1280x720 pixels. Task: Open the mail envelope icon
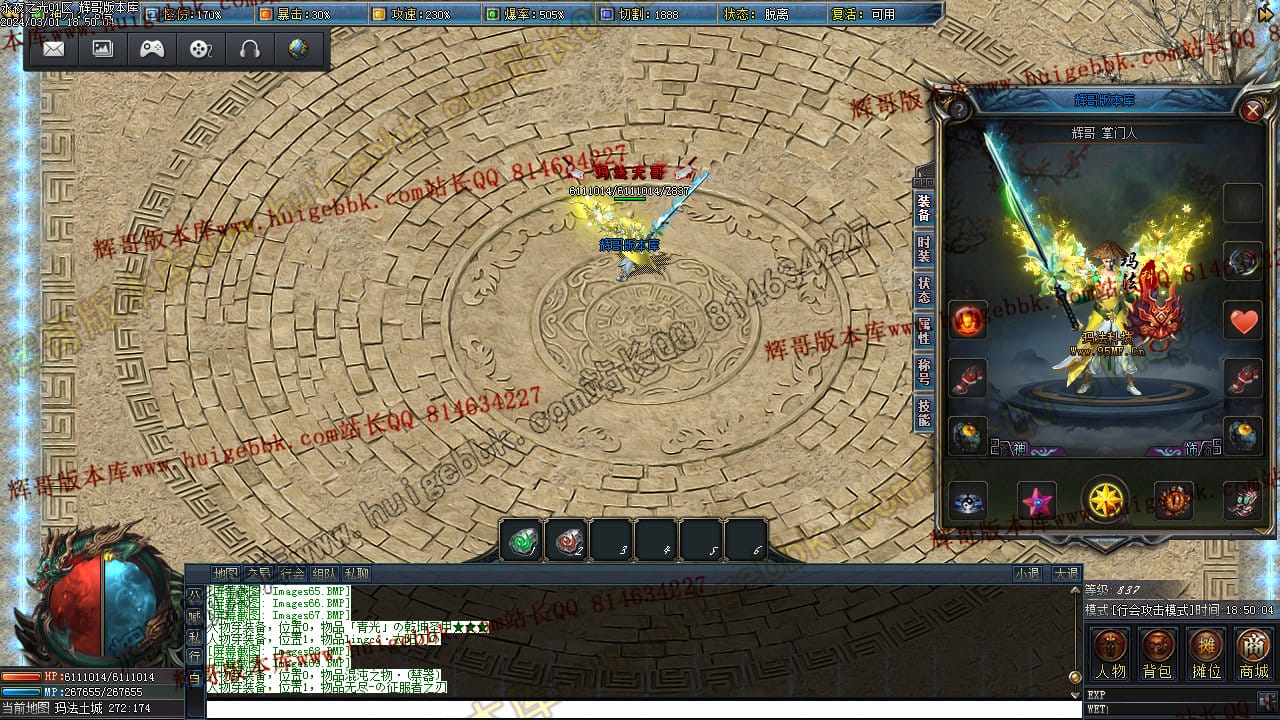click(x=54, y=49)
